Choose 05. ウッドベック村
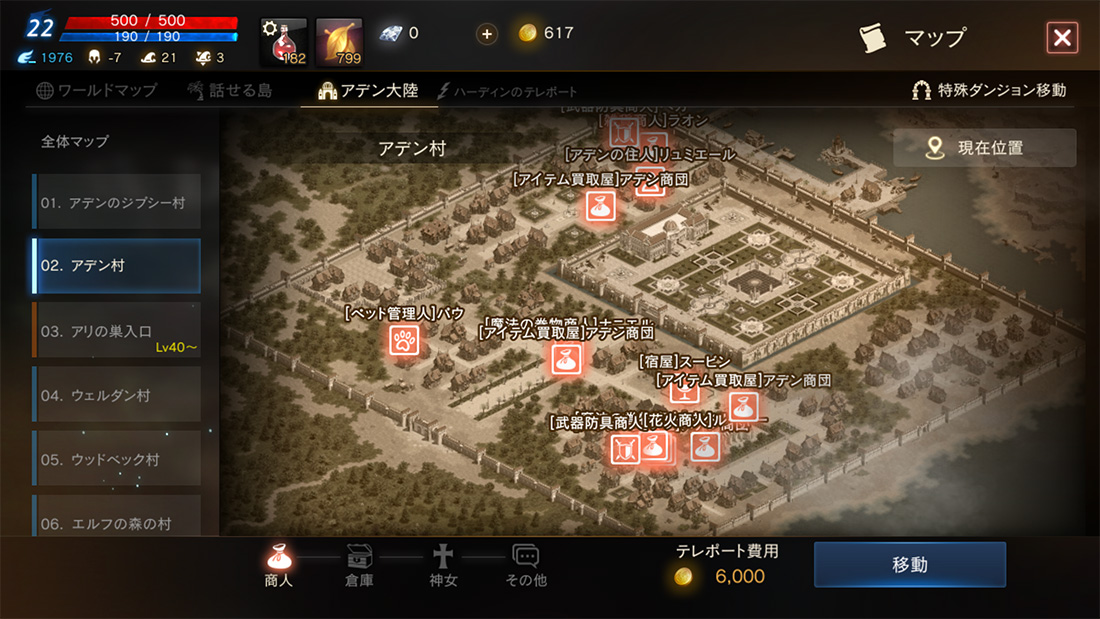This screenshot has width=1100, height=619. (x=116, y=459)
